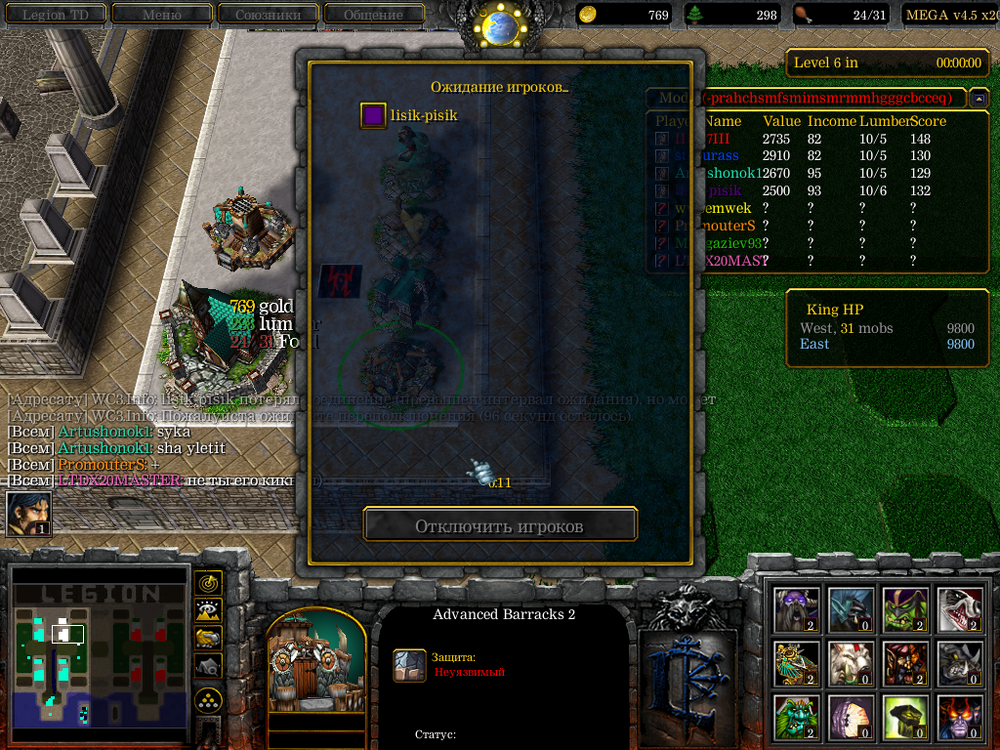1000x750 pixels.
Task: Open the Legion TD quests button
Action: tap(56, 14)
